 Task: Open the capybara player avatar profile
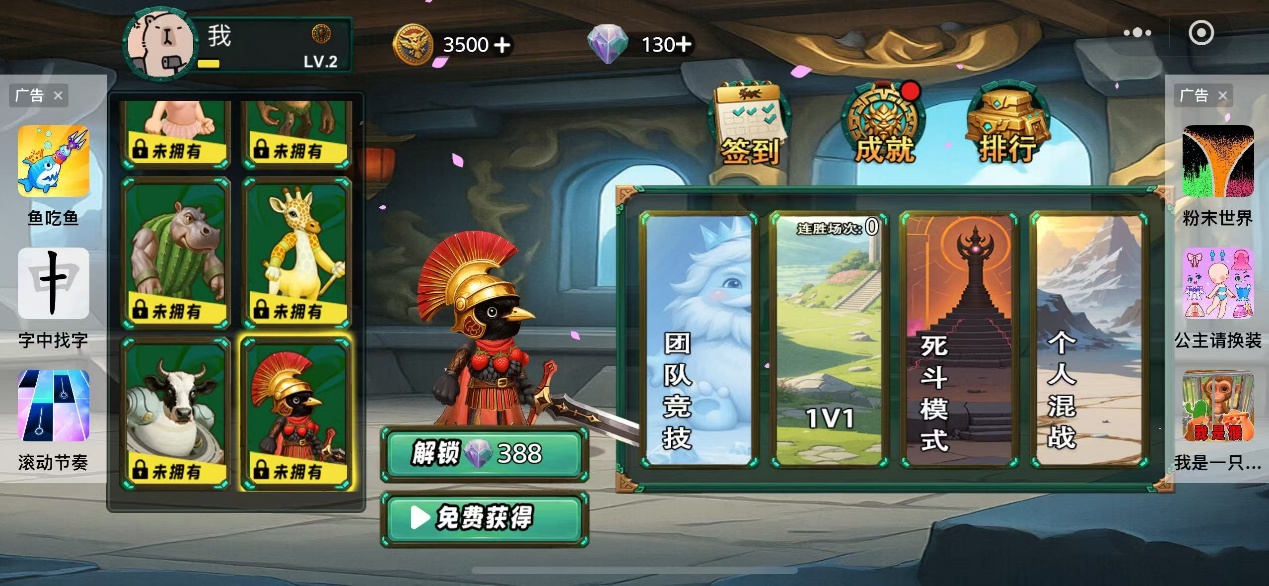pos(159,44)
